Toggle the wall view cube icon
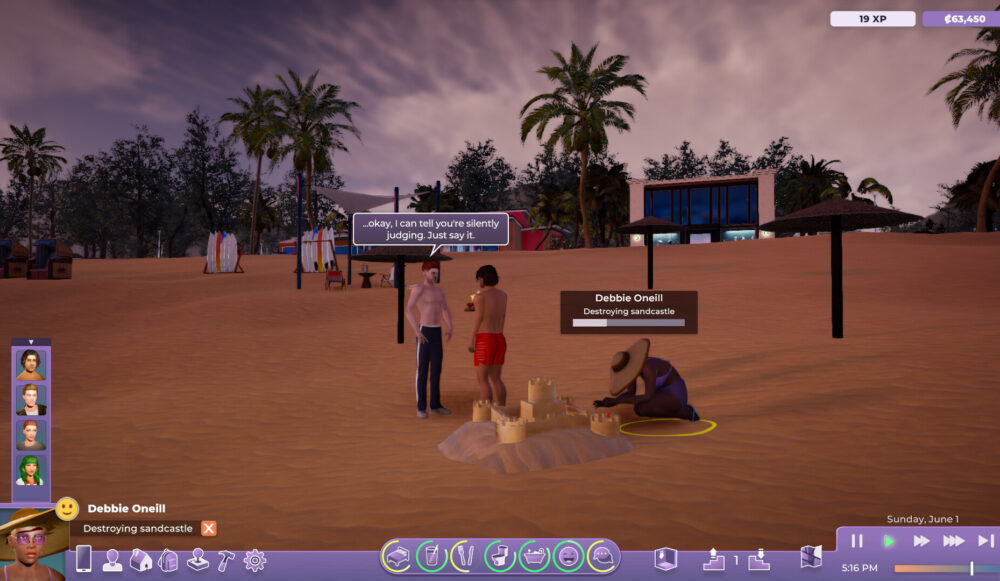Viewport: 1000px width, 581px height. point(666,558)
